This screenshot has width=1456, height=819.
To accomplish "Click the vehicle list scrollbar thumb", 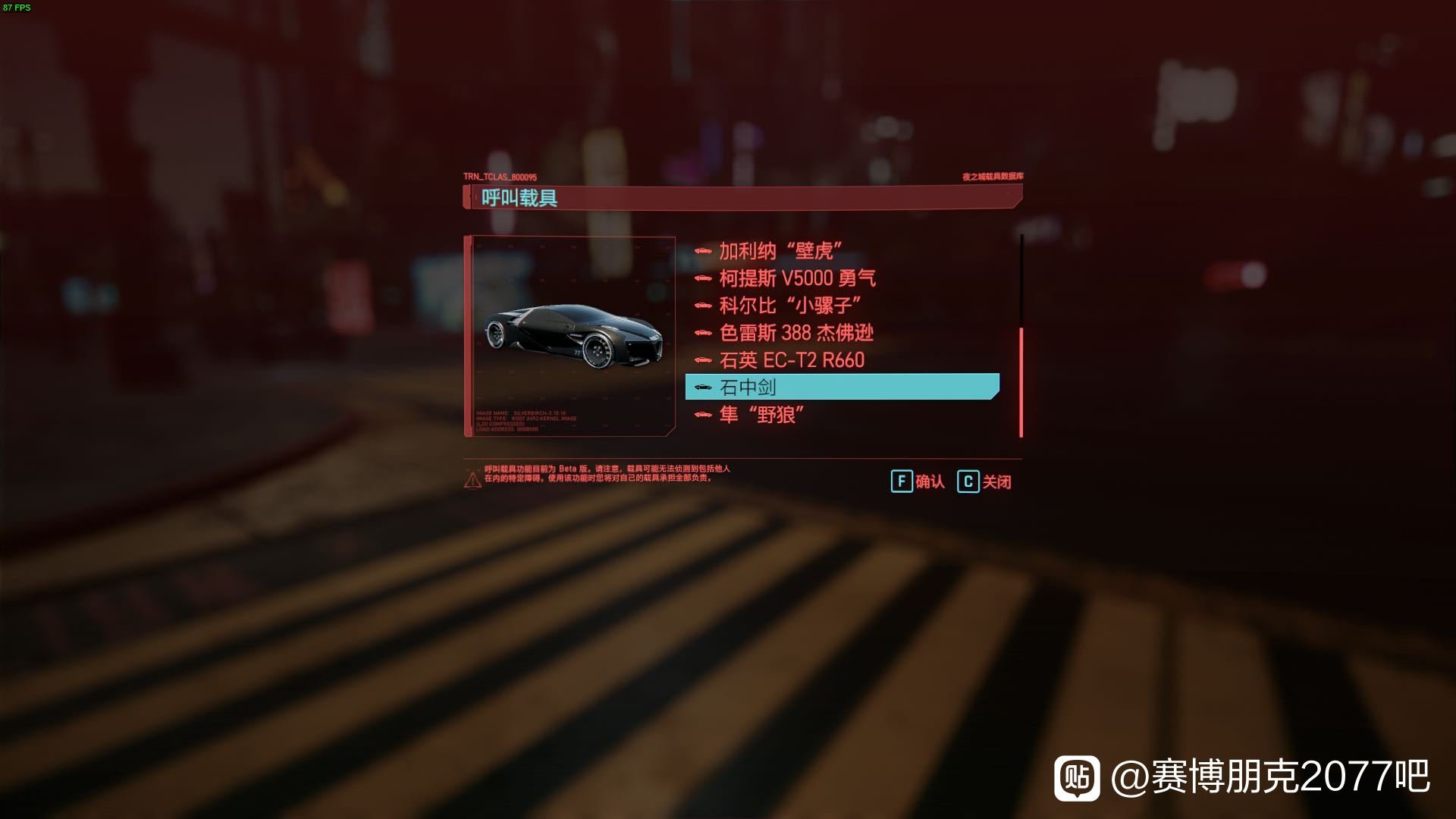I will (1021, 382).
